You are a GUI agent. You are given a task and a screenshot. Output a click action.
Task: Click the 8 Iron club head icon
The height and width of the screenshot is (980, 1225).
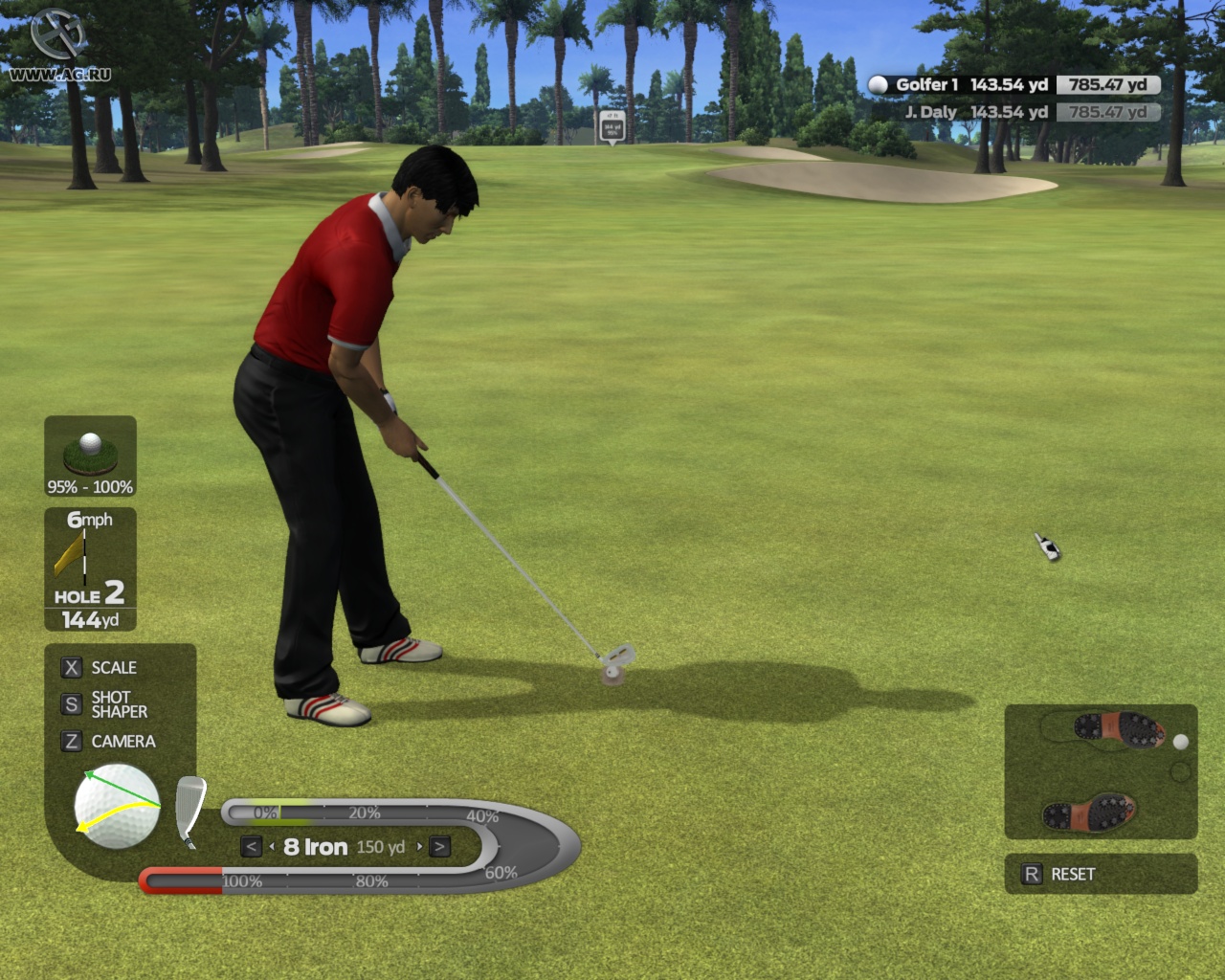point(188,809)
